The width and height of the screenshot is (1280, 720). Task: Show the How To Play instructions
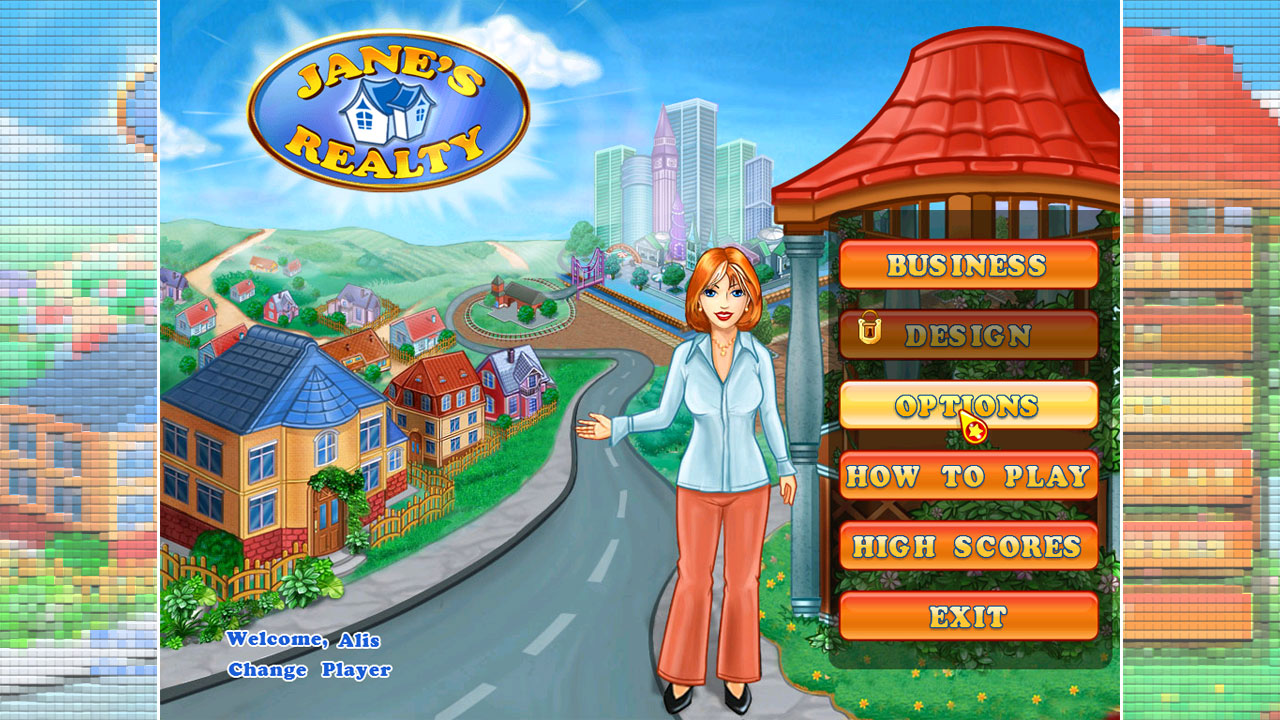coord(967,476)
